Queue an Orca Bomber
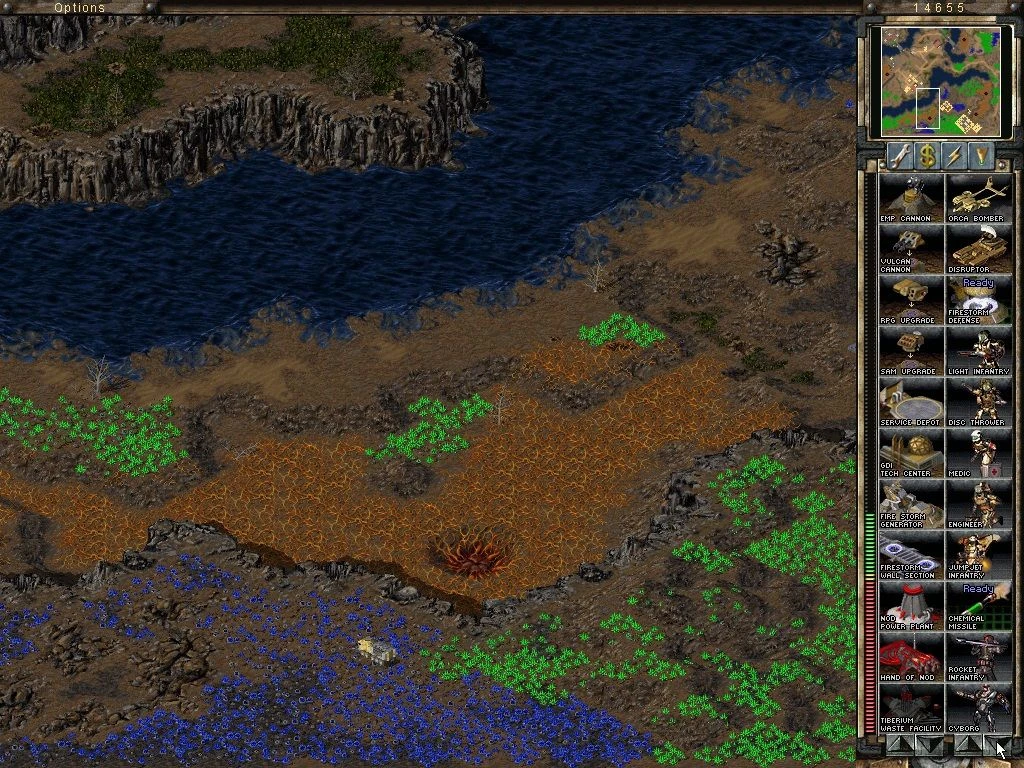The height and width of the screenshot is (768, 1024). (x=977, y=198)
